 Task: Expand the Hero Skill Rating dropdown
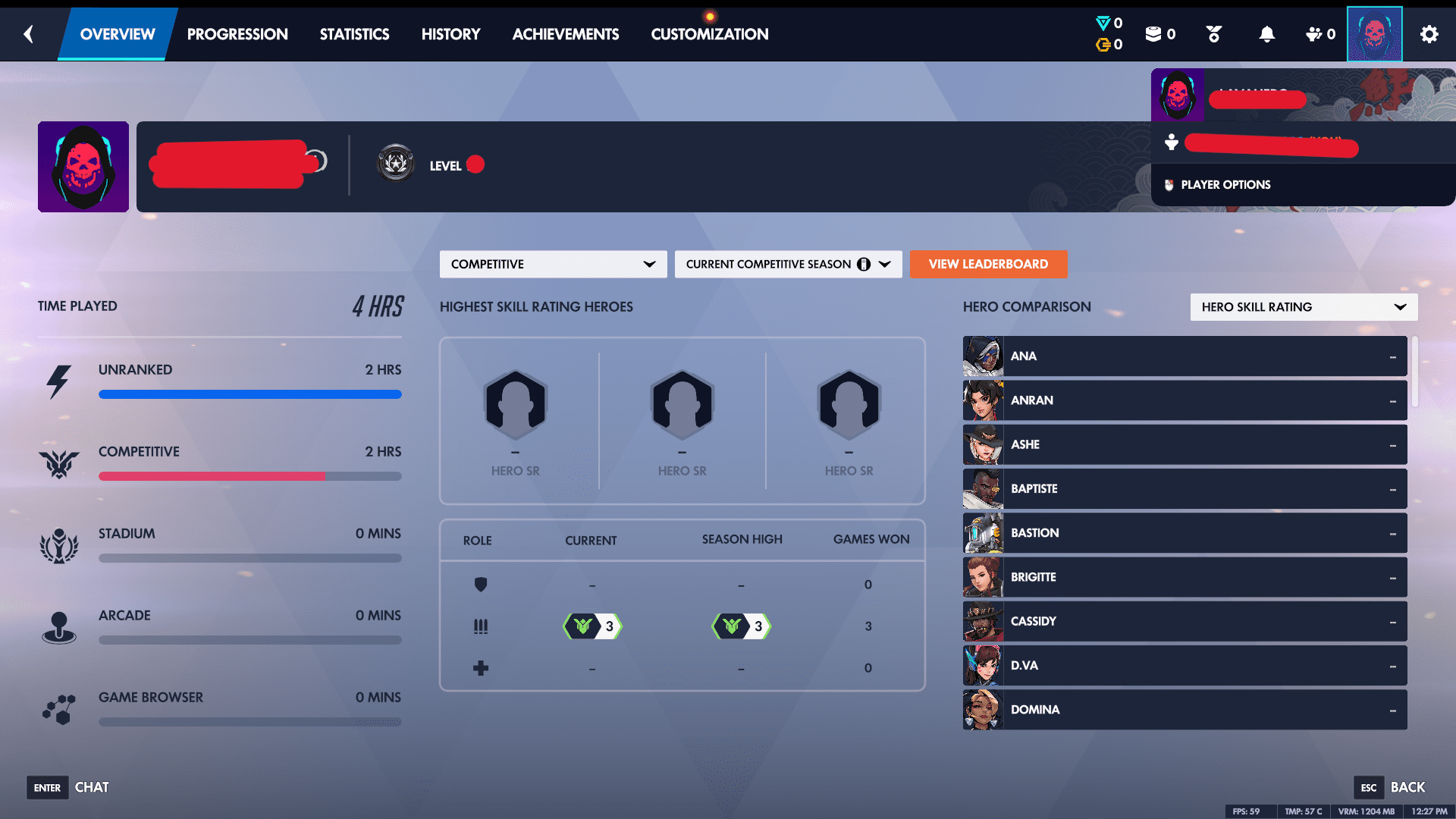click(1303, 307)
